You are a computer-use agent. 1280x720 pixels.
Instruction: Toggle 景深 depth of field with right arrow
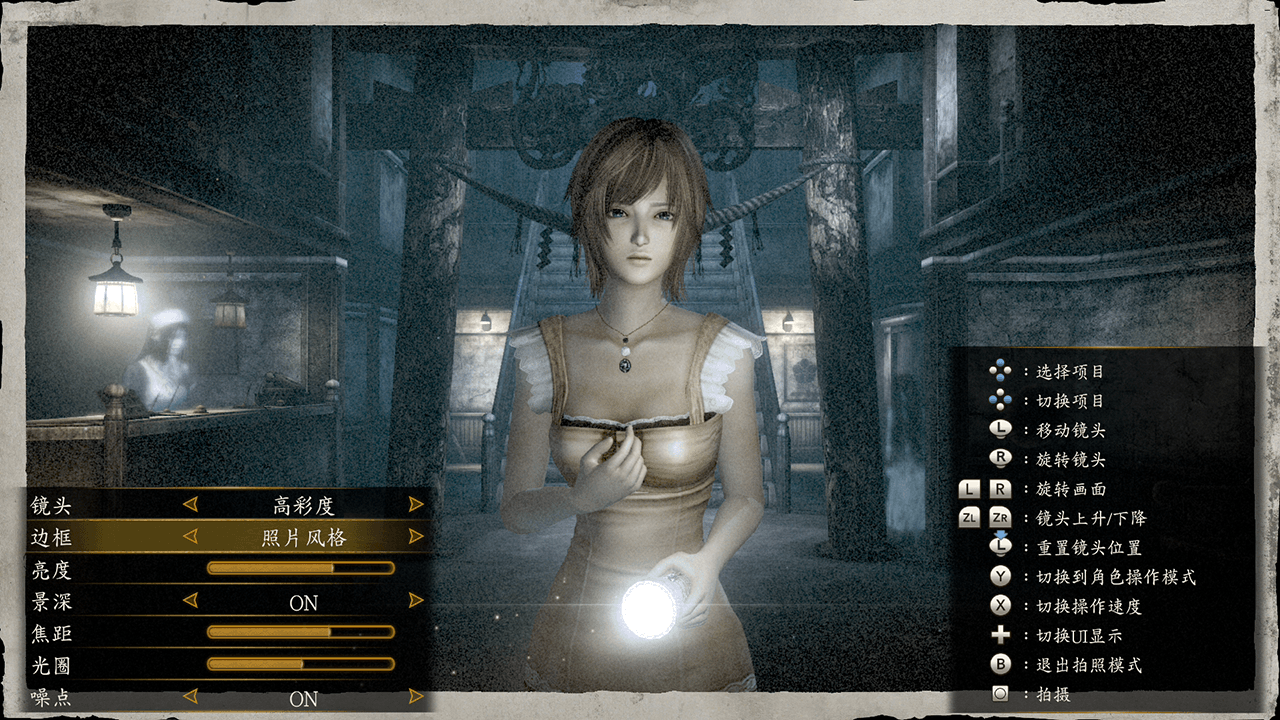click(x=416, y=601)
